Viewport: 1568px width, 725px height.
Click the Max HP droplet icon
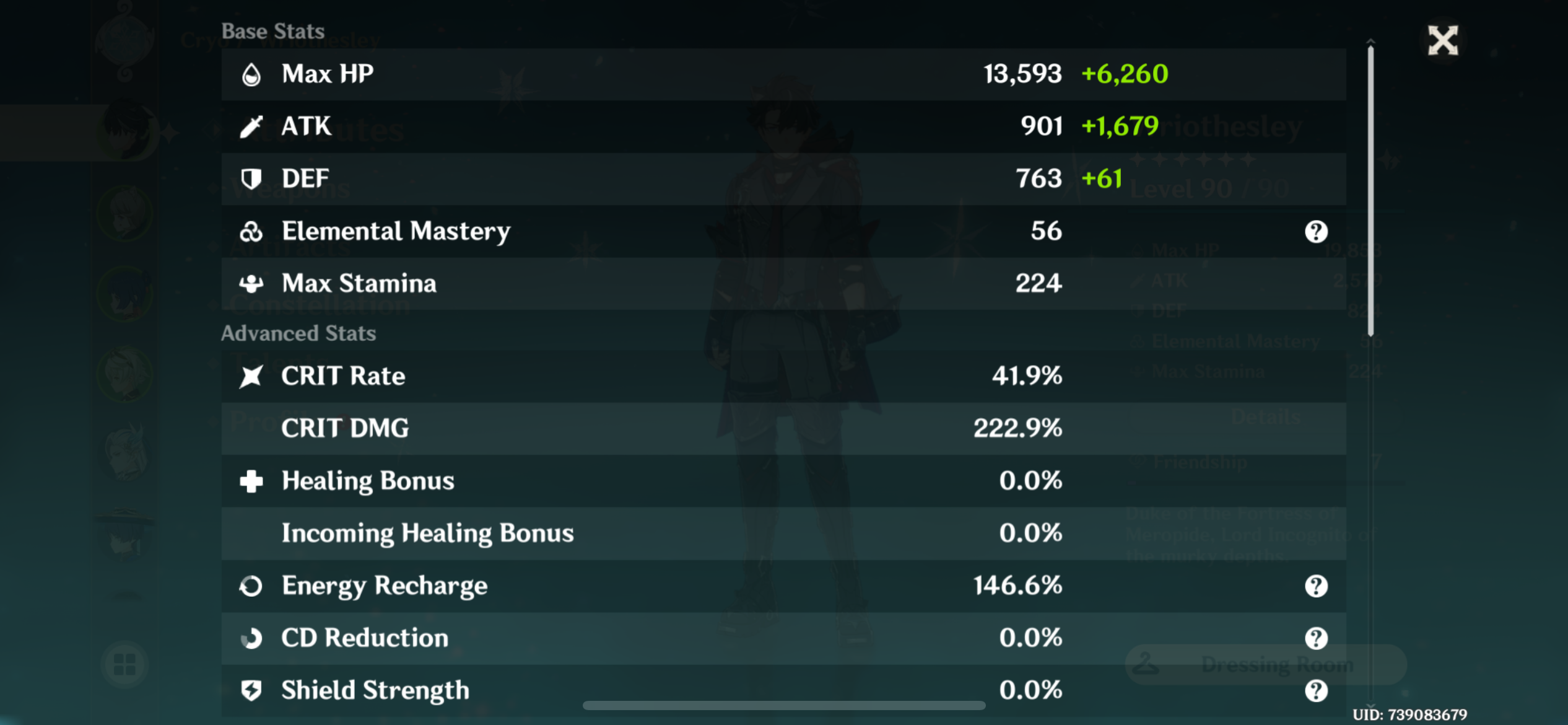(x=252, y=74)
